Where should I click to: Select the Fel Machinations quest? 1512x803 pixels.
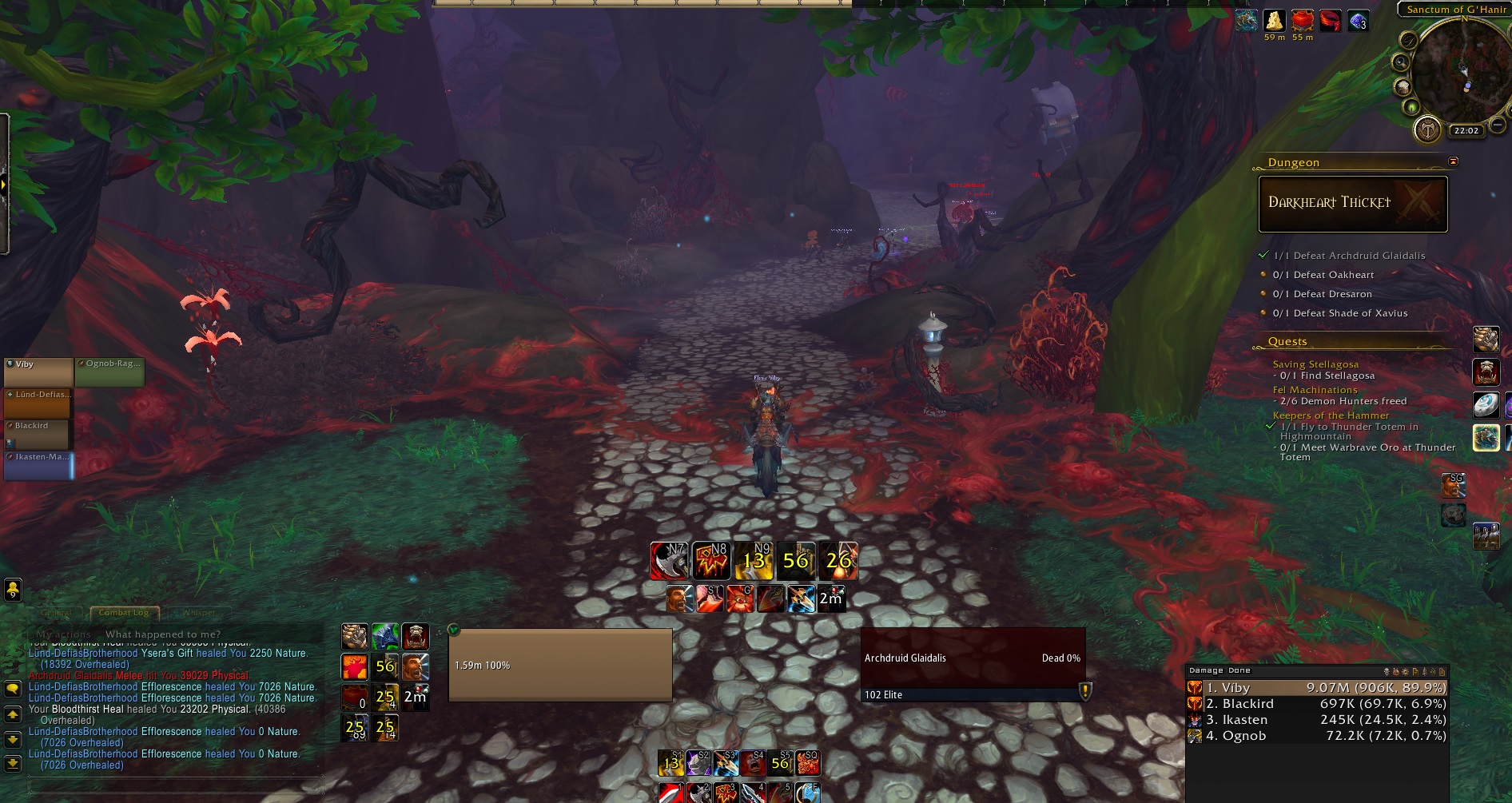click(x=1315, y=390)
